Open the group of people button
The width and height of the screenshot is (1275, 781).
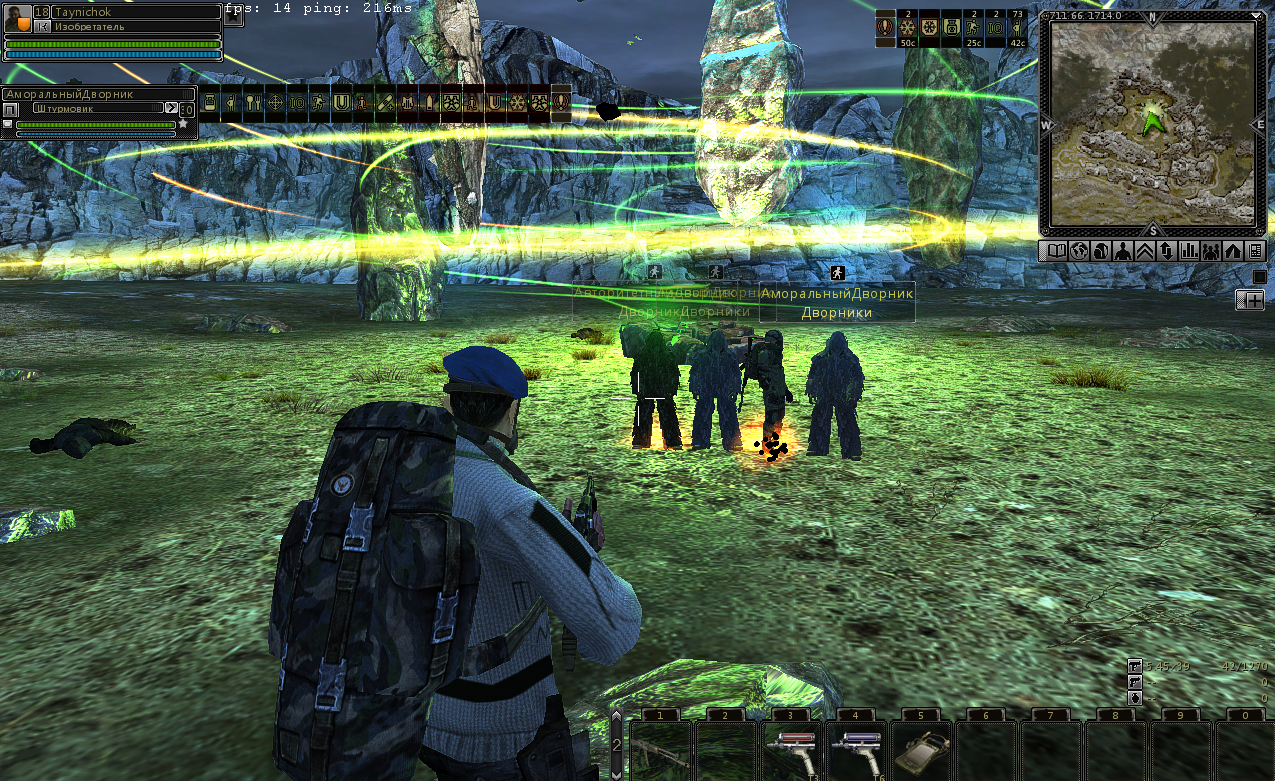point(1211,251)
